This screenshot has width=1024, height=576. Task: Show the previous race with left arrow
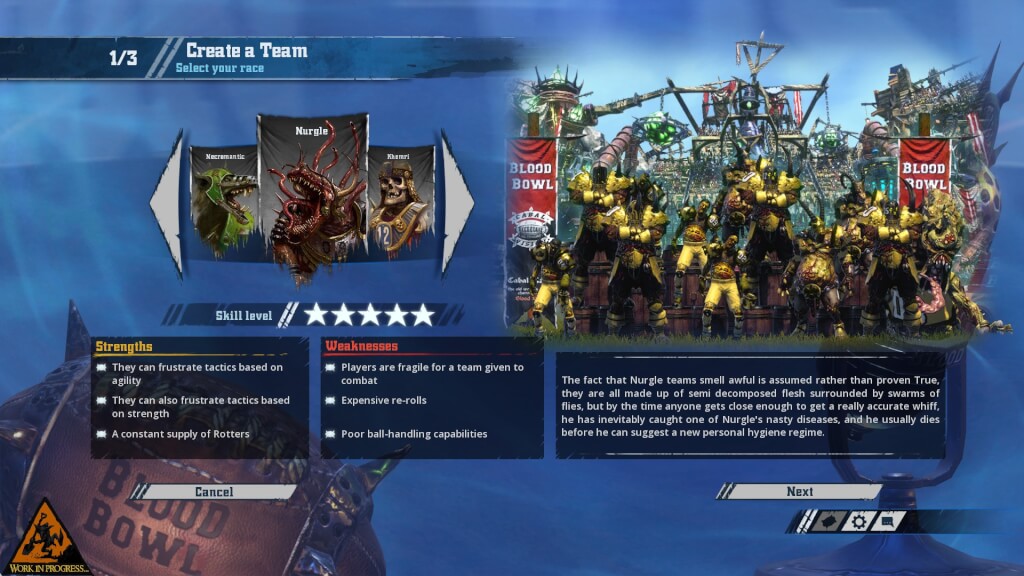coord(167,203)
